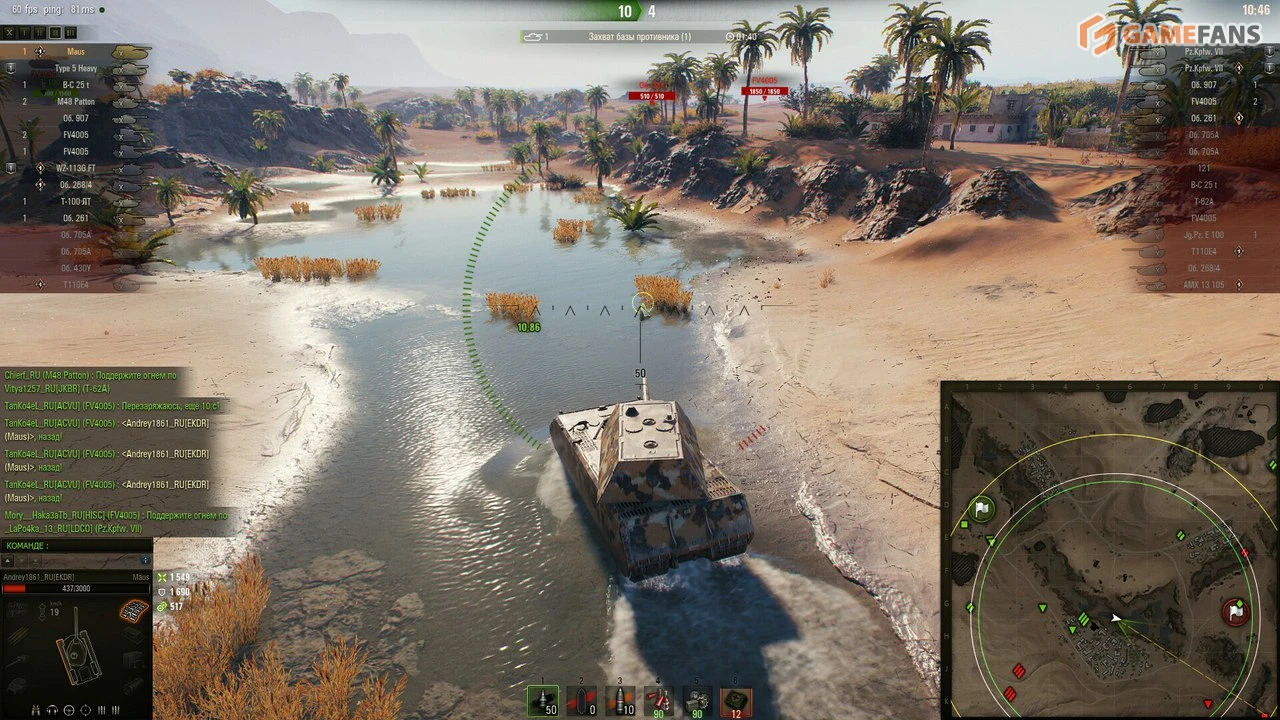Select the empty shell slot showing 0
Image resolution: width=1280 pixels, height=720 pixels.
pos(581,700)
